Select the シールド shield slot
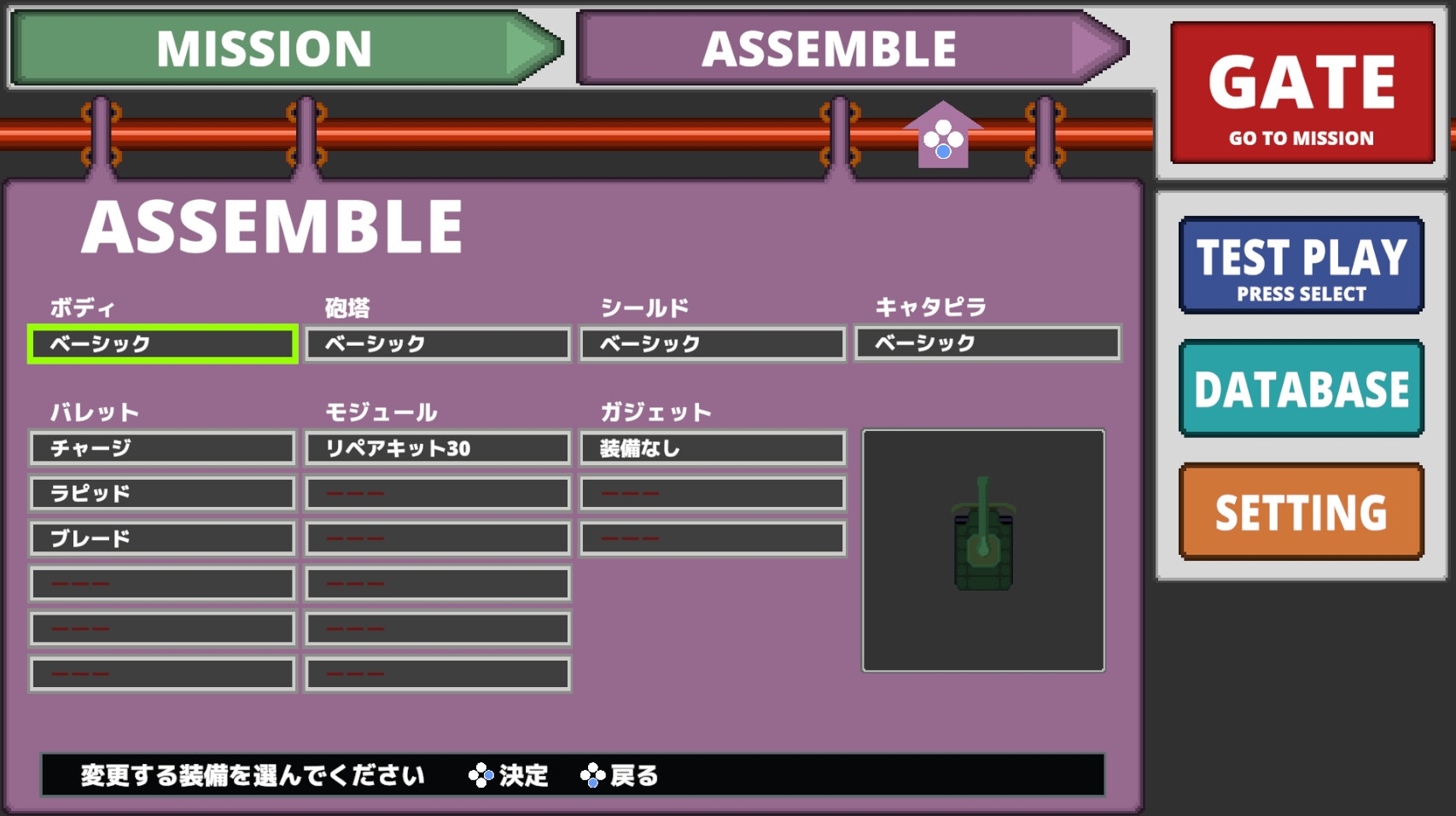The height and width of the screenshot is (816, 1456). pos(713,344)
